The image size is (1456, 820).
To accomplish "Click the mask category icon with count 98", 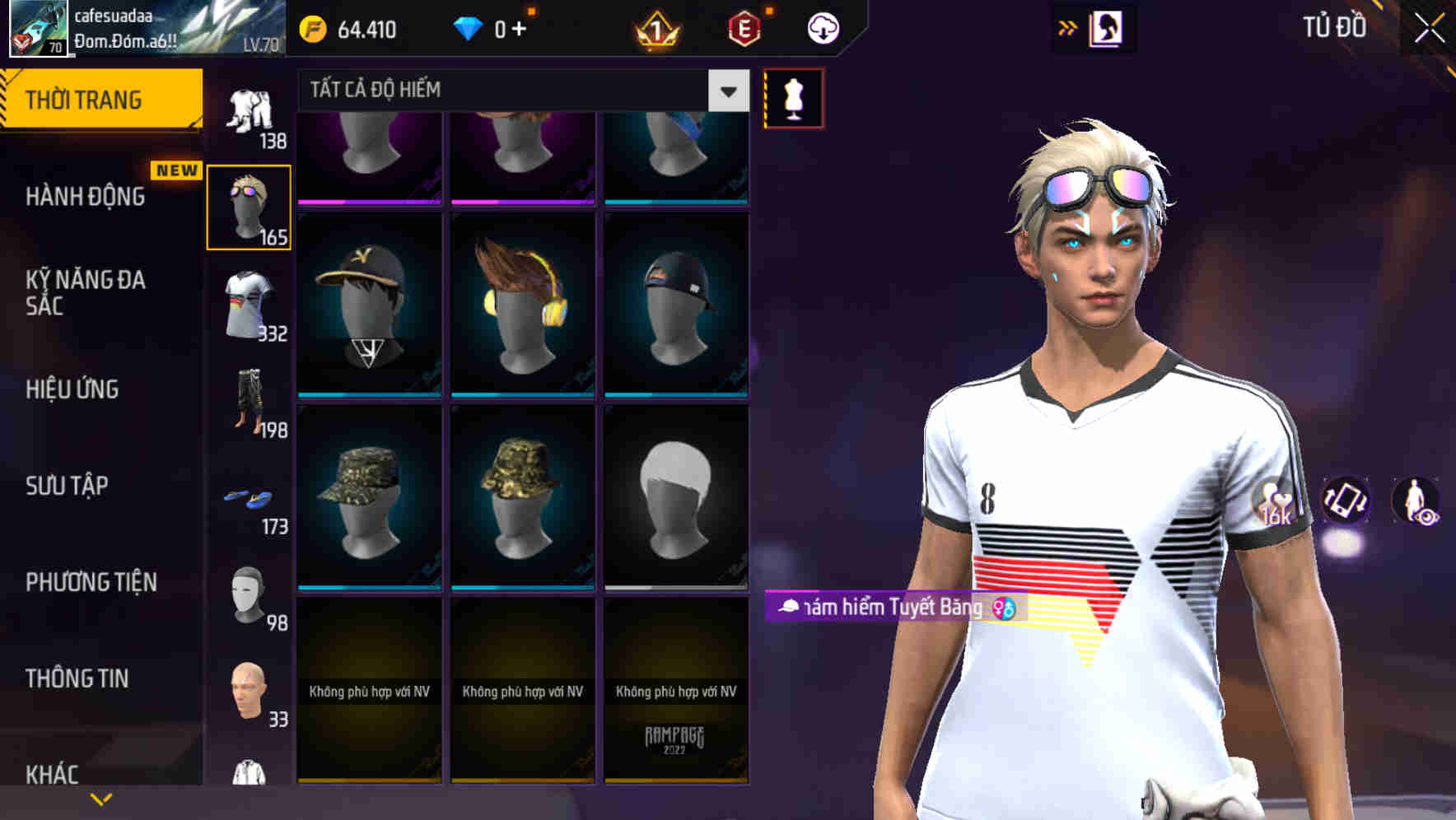I will tap(246, 597).
